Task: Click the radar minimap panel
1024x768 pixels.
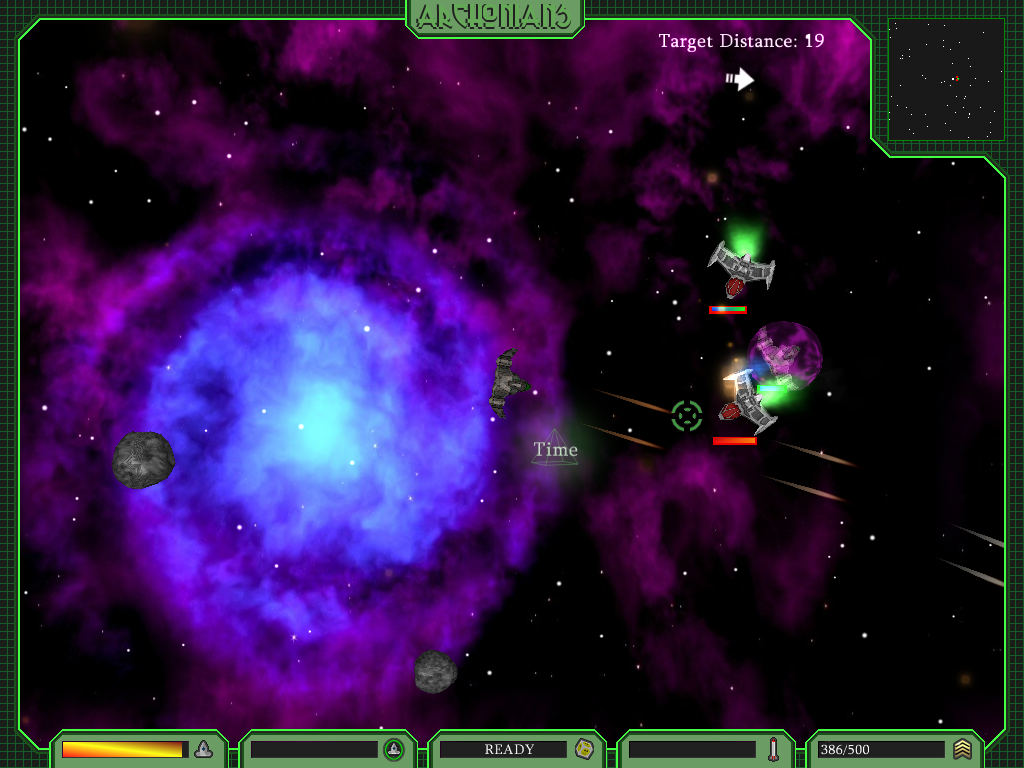Action: 946,79
